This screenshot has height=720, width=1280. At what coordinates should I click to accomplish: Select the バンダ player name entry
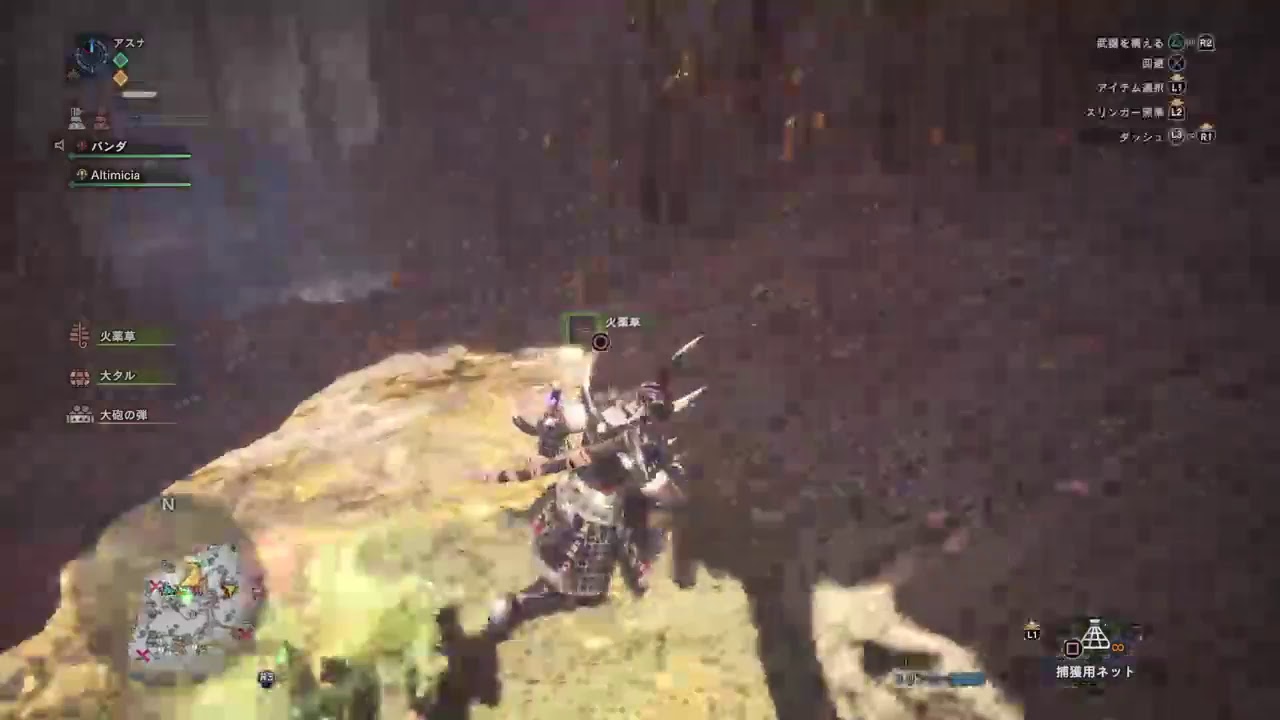click(x=110, y=146)
